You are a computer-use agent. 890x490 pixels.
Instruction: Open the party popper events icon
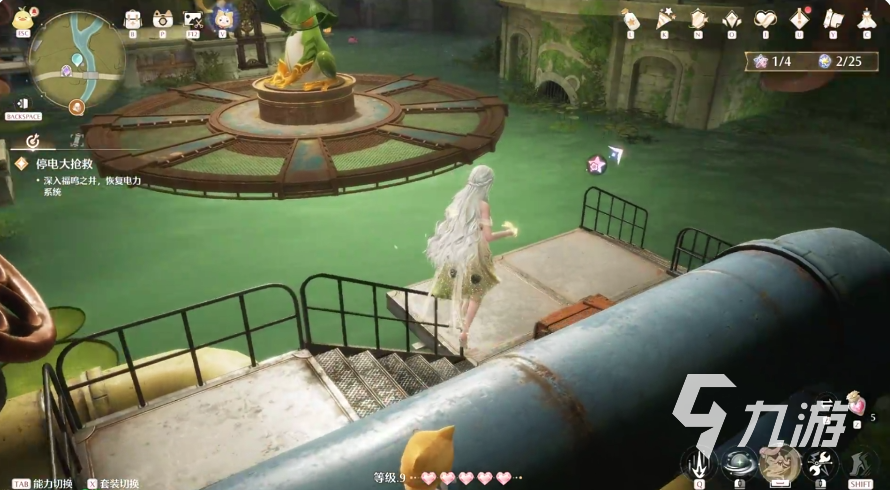click(x=665, y=18)
